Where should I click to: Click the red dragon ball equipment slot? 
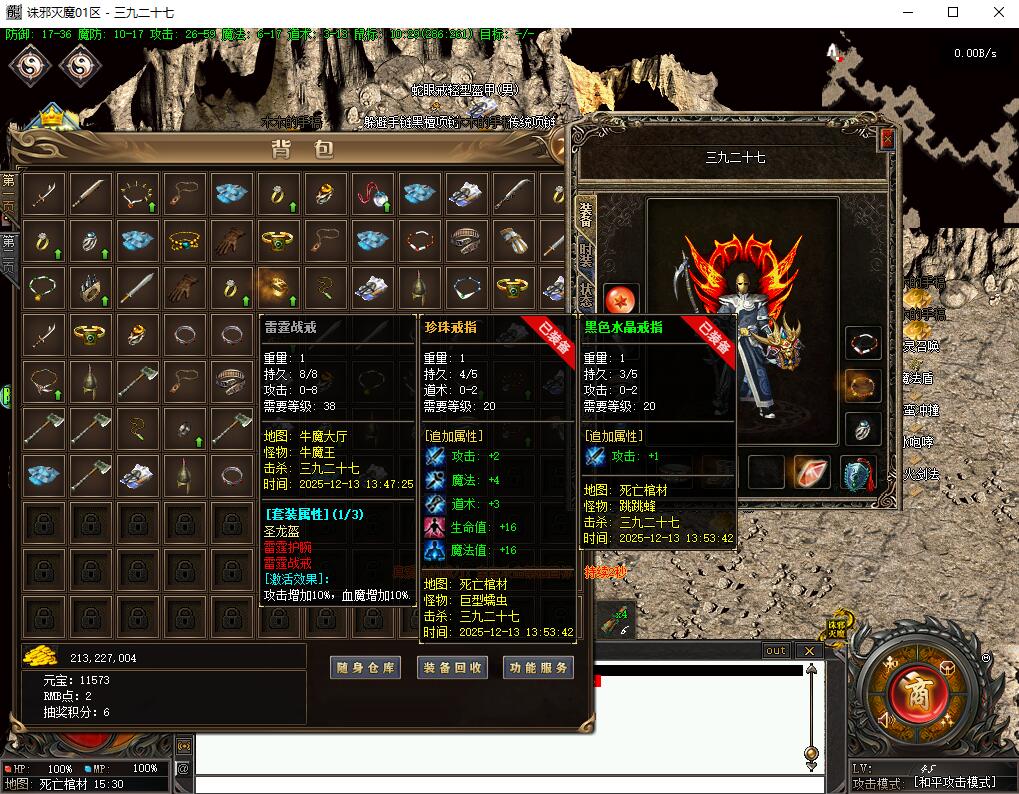point(620,301)
